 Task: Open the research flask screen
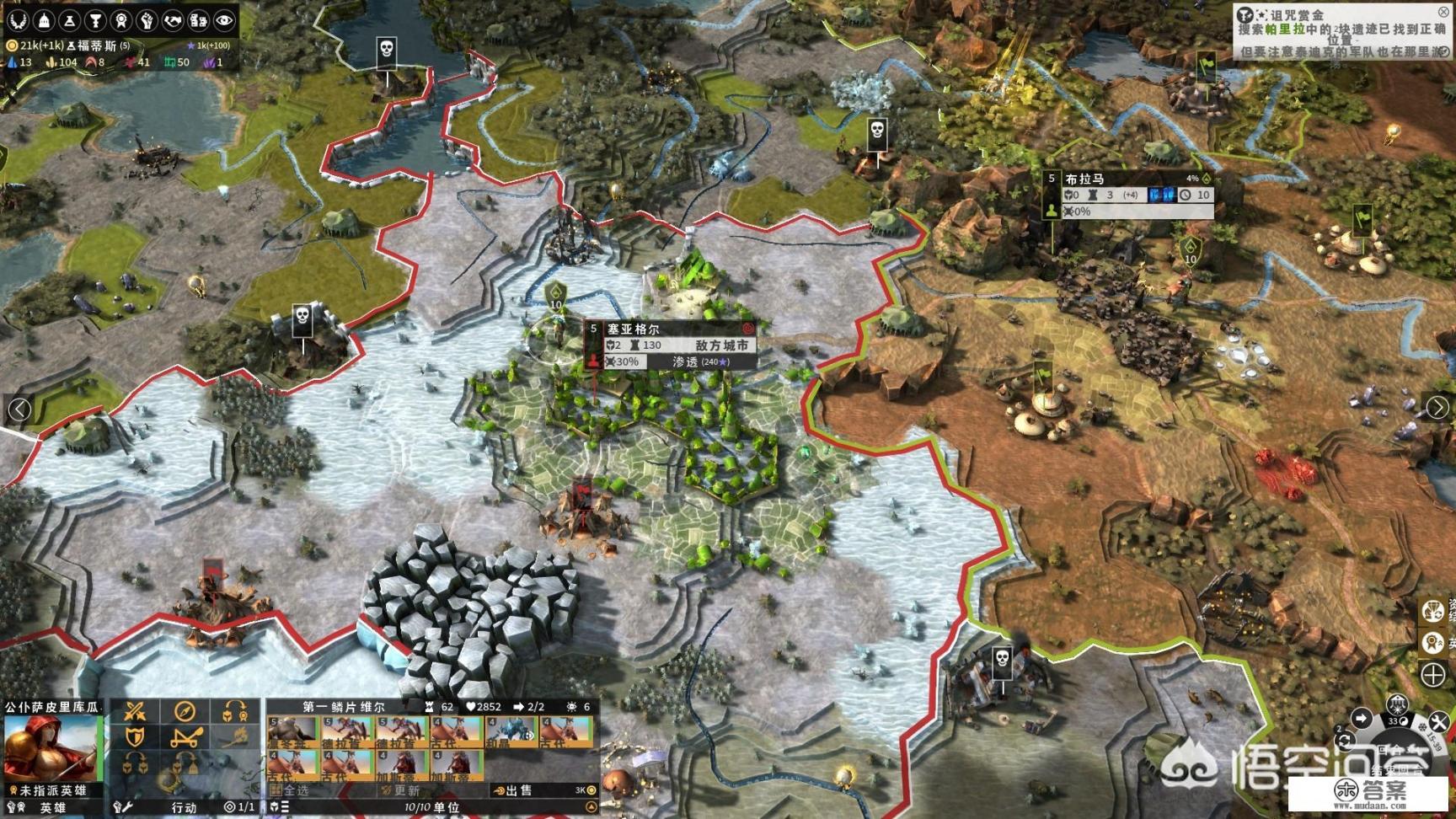(x=70, y=20)
